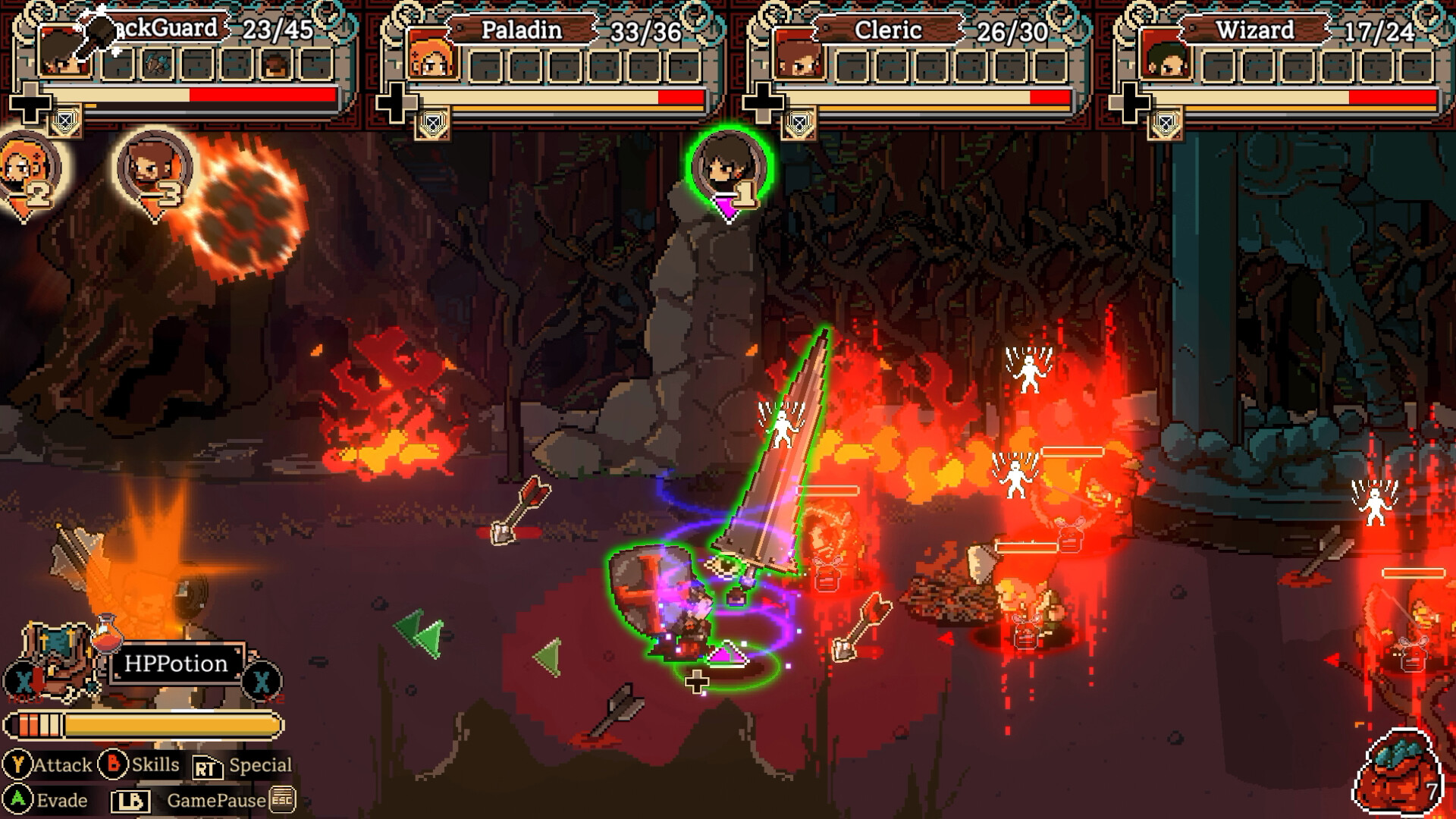The width and height of the screenshot is (1456, 819).
Task: Click the shield emblem under BlackGuard's health bar
Action: point(66,123)
